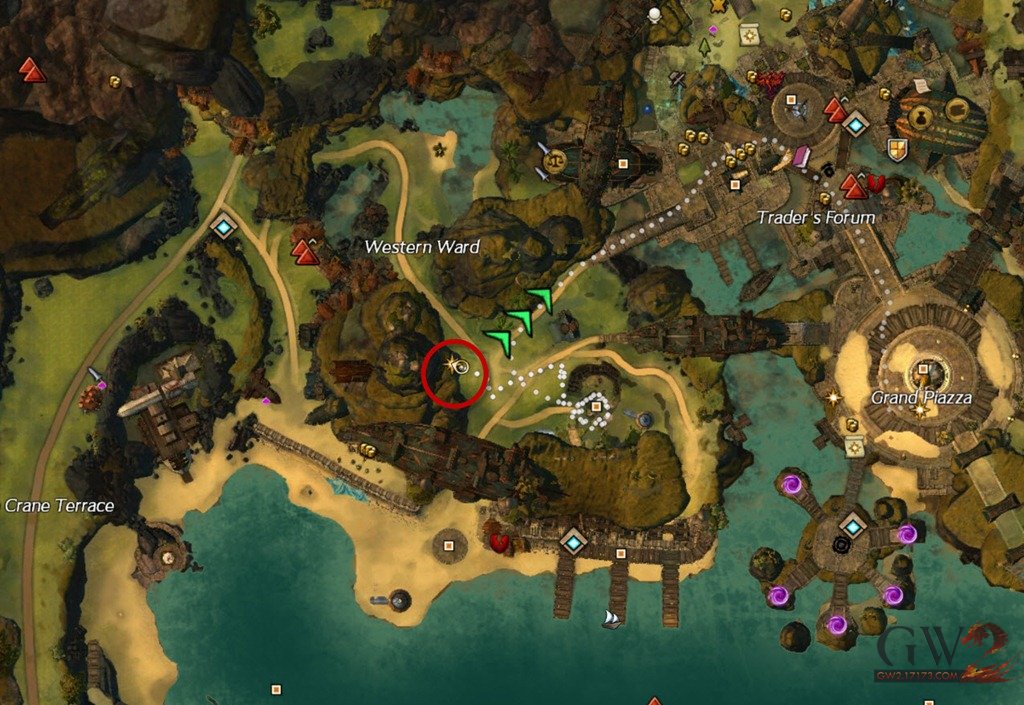The width and height of the screenshot is (1024, 705).
Task: Travel to the Trader's Forum waypoint
Action: pyautogui.click(x=856, y=124)
